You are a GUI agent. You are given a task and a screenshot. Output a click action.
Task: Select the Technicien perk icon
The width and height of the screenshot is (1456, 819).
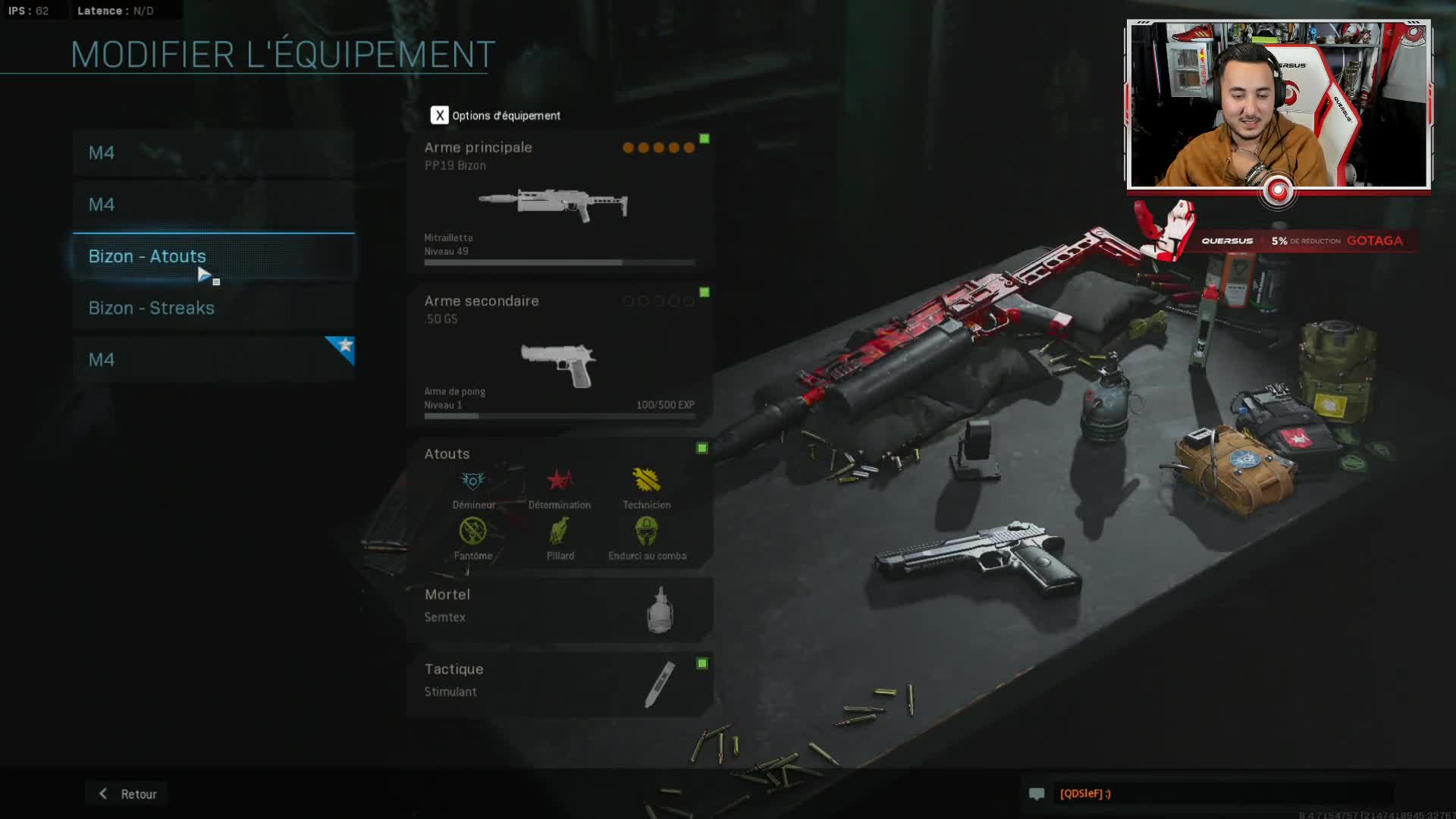pyautogui.click(x=646, y=481)
